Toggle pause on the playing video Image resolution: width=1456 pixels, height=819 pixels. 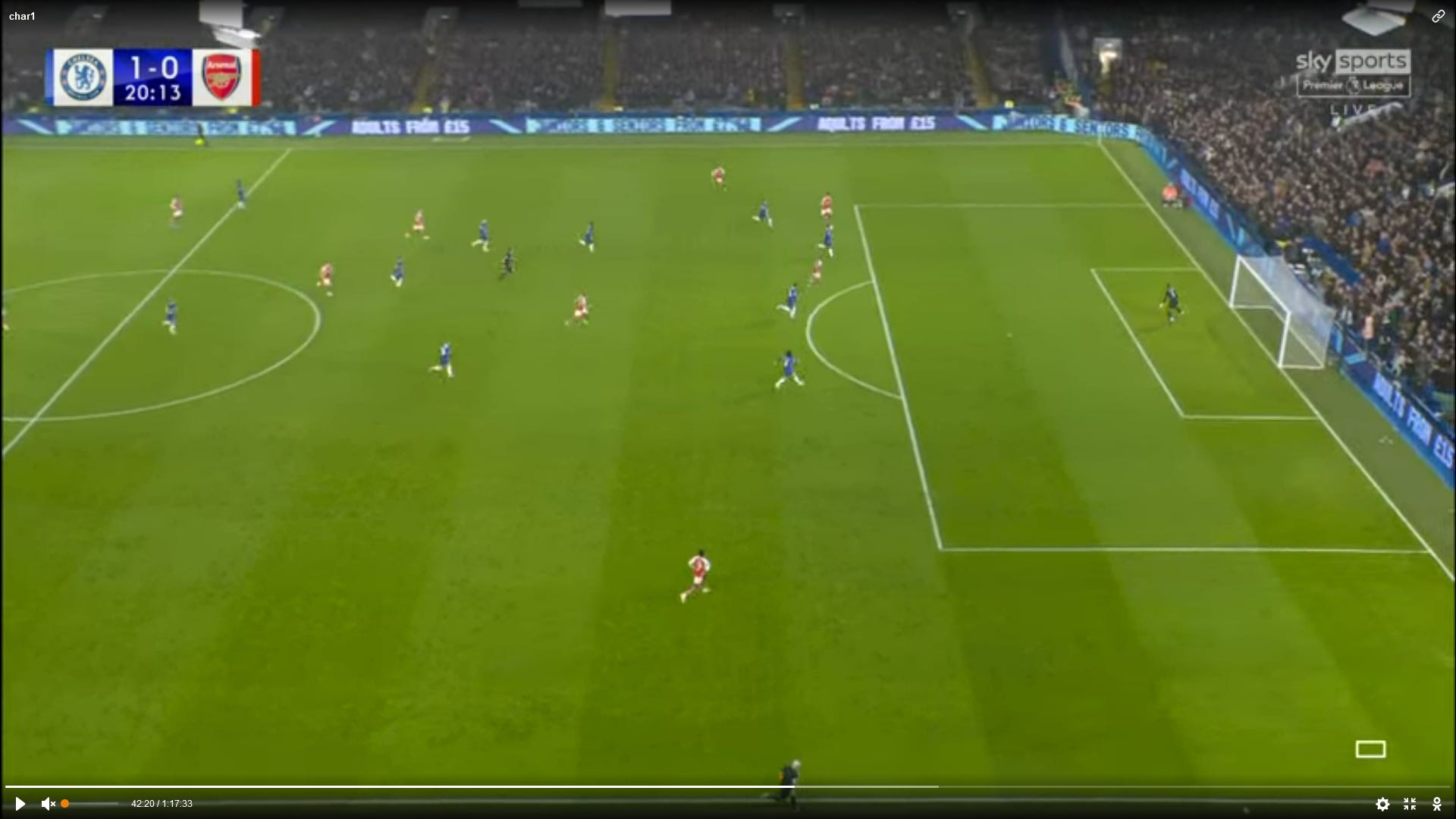pos(20,804)
